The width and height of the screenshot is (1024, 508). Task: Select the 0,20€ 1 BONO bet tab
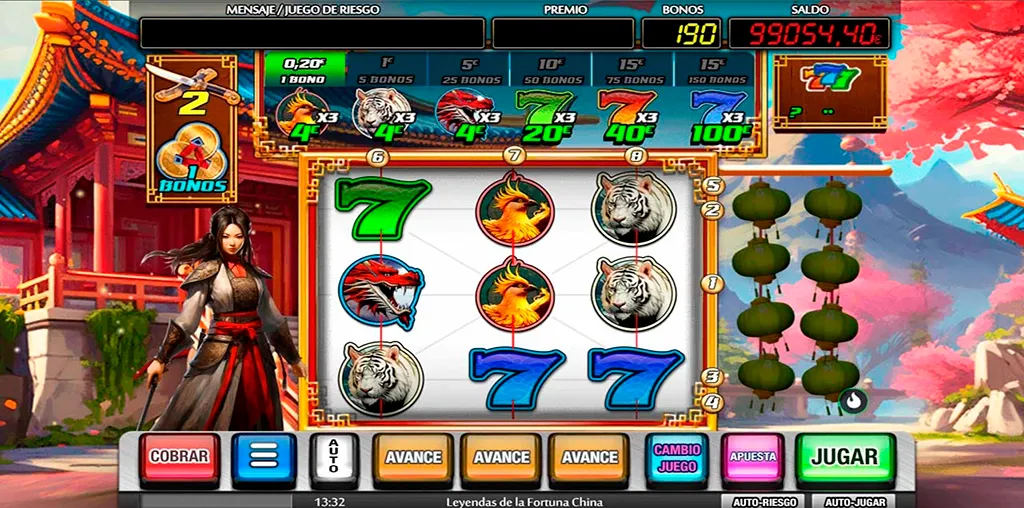[305, 69]
